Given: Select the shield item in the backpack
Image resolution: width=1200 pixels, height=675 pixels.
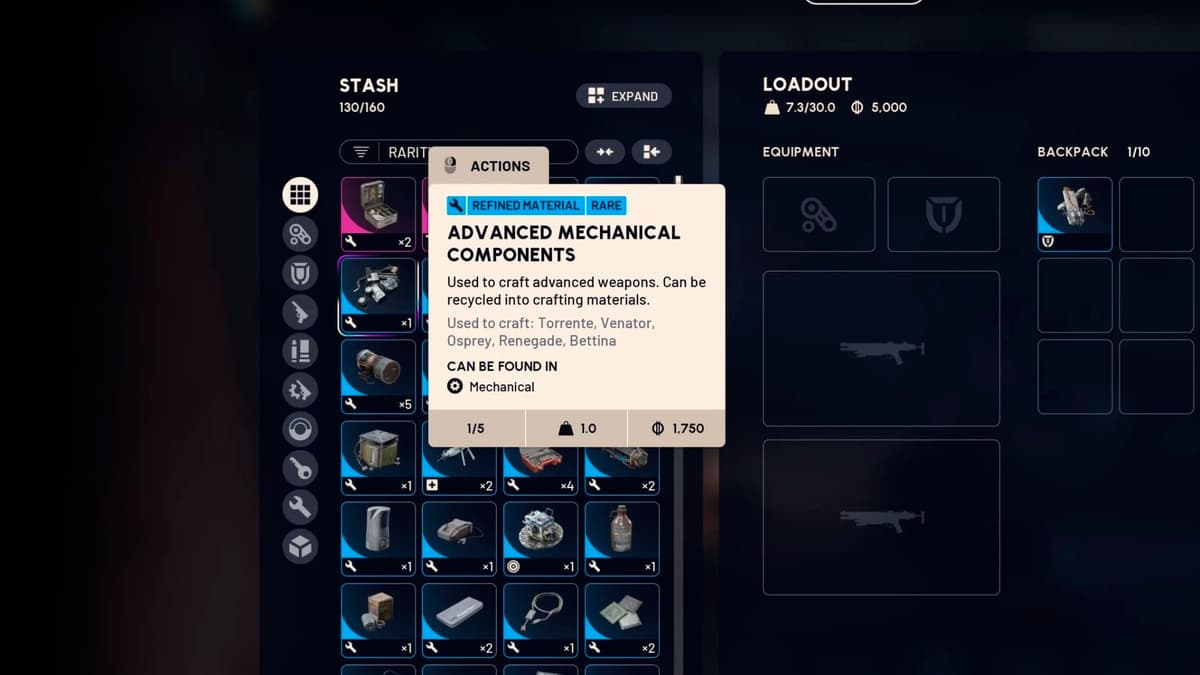Looking at the screenshot, I should (x=1074, y=214).
